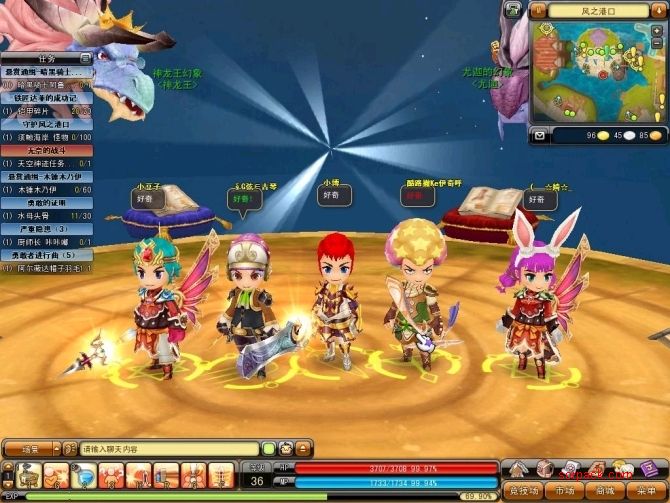Select the 守护风之港口 quest entry

coord(46,124)
